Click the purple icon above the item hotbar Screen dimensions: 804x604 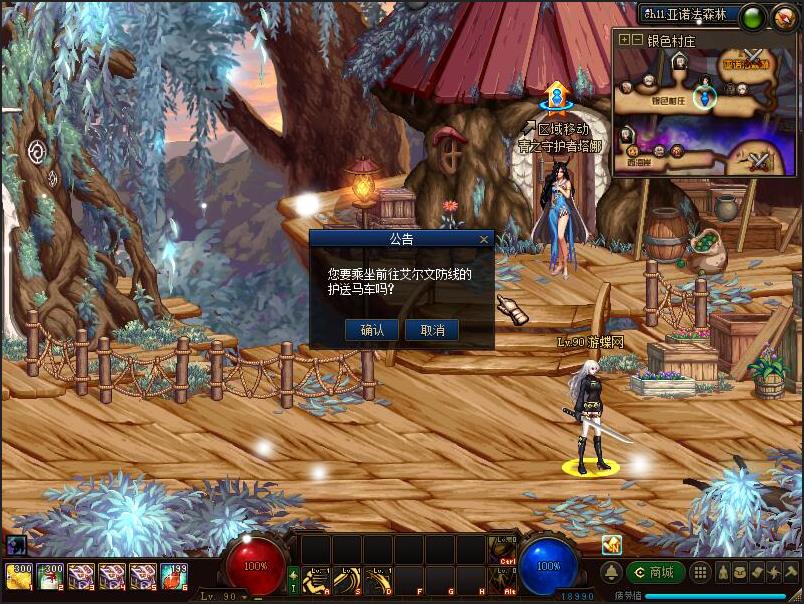(x=15, y=545)
